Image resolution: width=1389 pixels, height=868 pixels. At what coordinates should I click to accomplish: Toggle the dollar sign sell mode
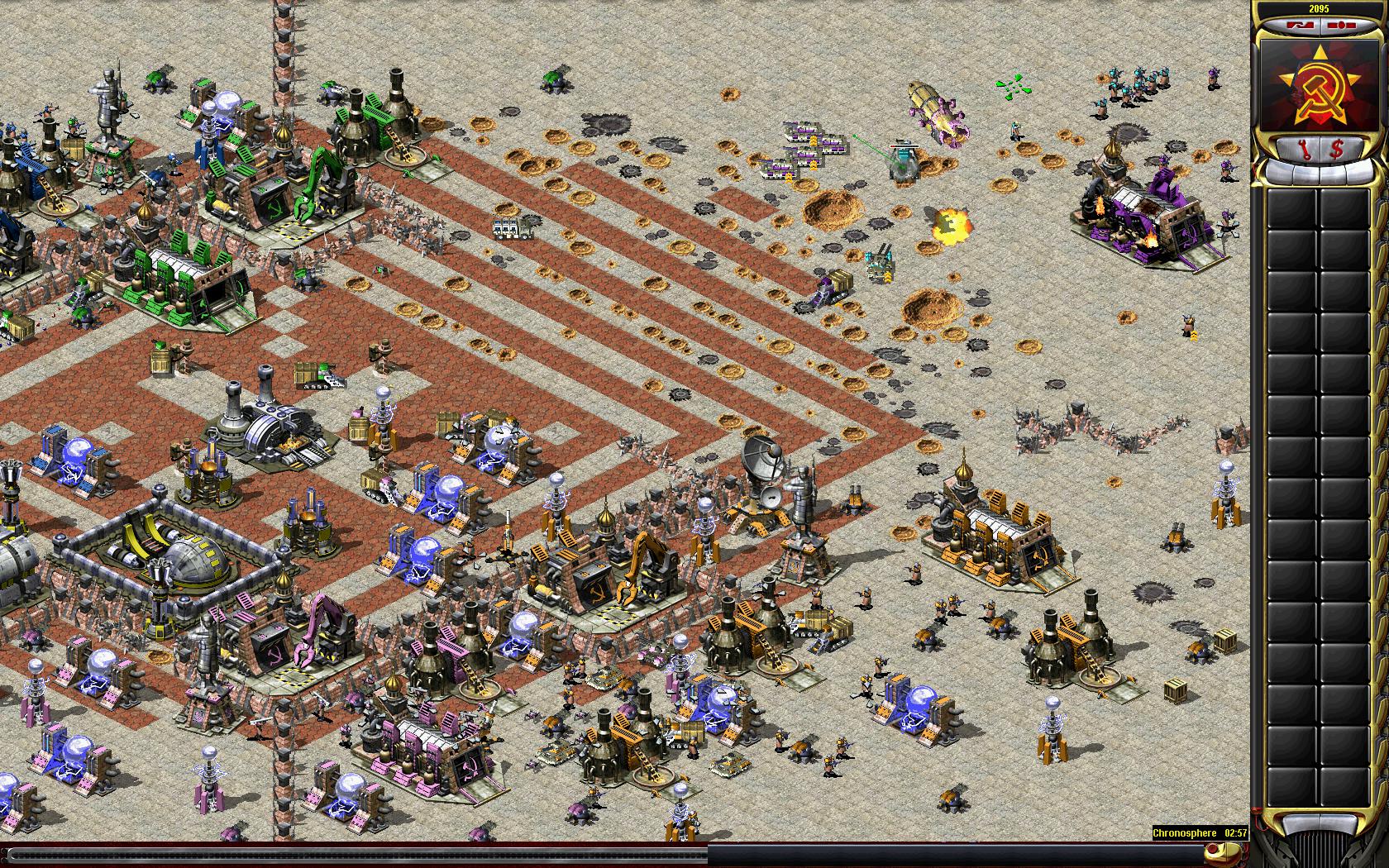[1337, 149]
